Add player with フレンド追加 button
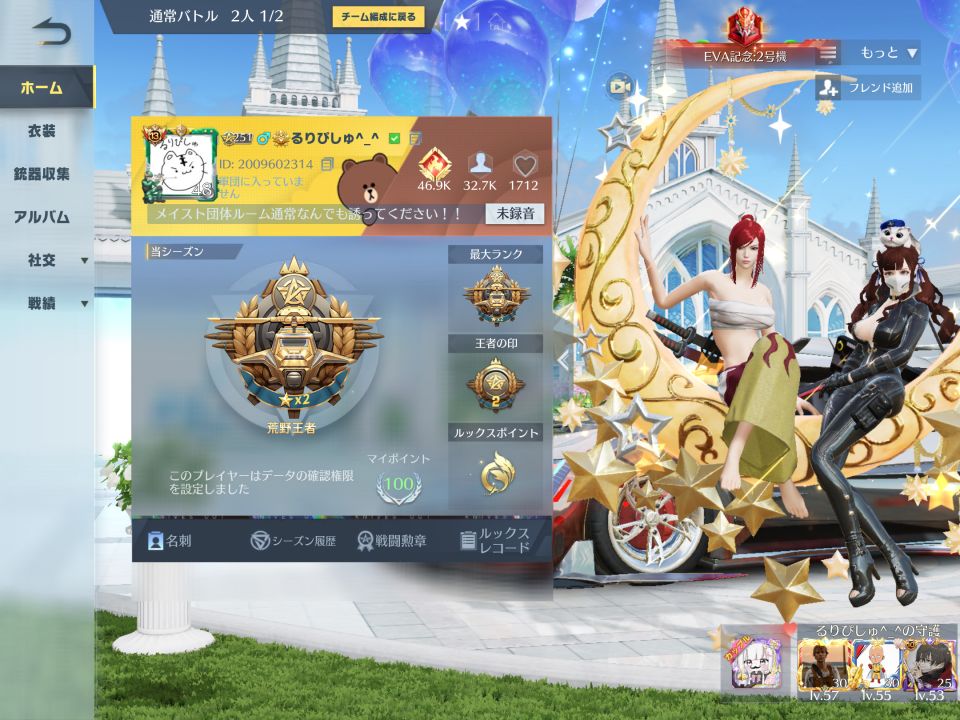This screenshot has width=960, height=720. coord(868,88)
